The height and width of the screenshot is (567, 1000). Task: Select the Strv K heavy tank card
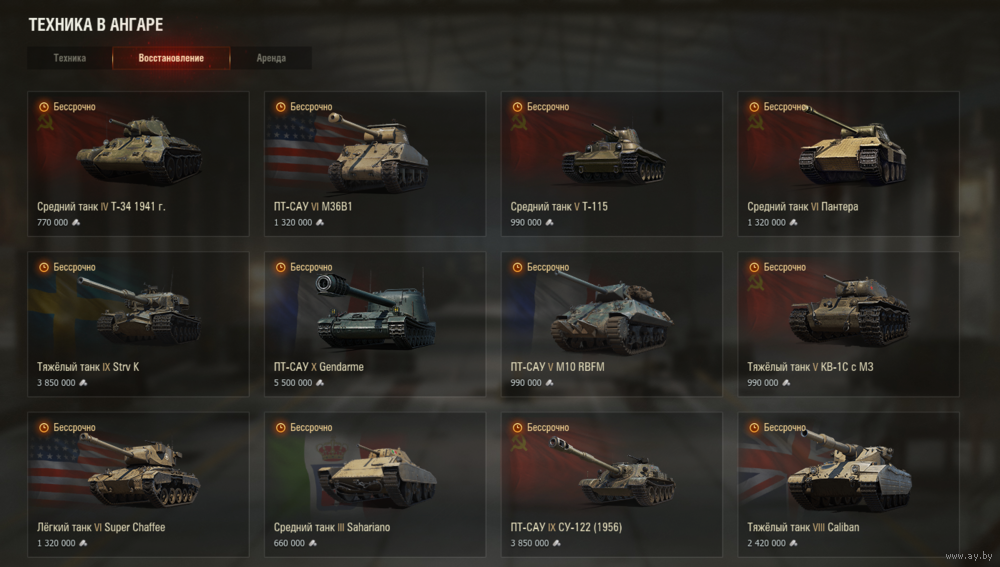click(138, 324)
